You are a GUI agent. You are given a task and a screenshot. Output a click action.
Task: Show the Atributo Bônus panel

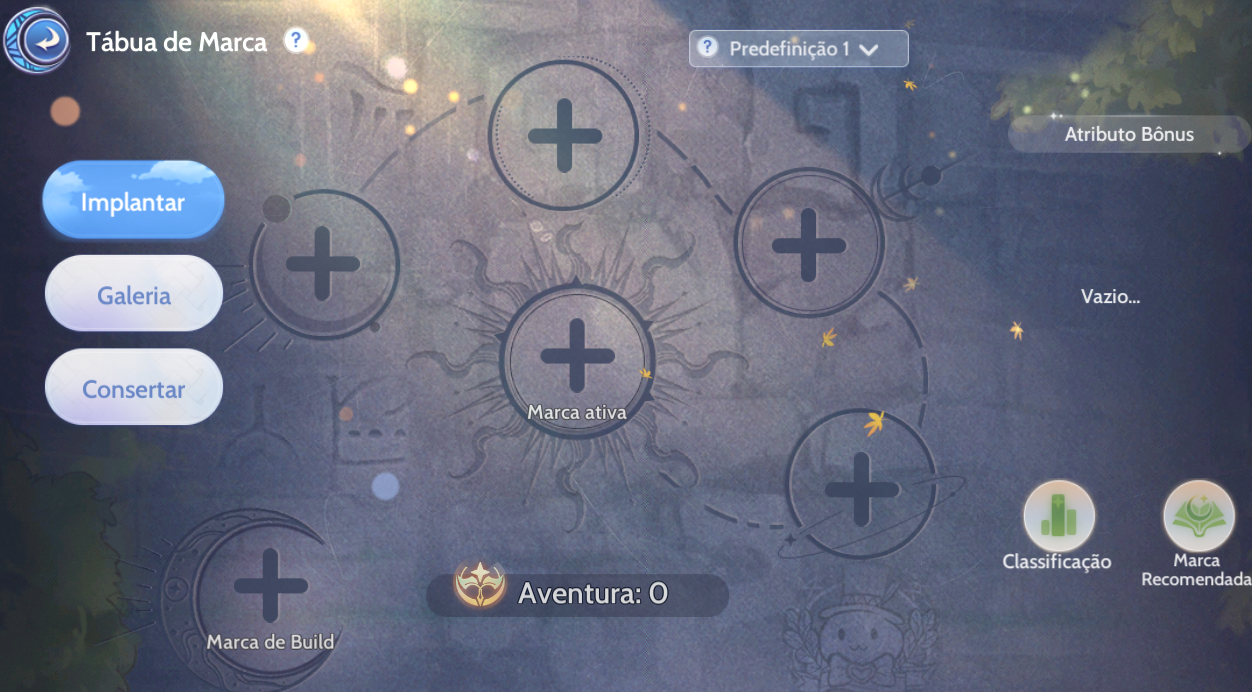pyautogui.click(x=1128, y=134)
